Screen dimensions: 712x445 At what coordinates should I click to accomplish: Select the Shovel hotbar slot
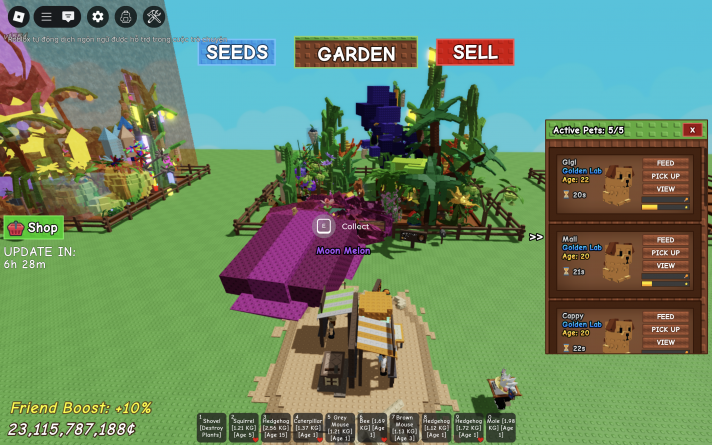(x=211, y=427)
